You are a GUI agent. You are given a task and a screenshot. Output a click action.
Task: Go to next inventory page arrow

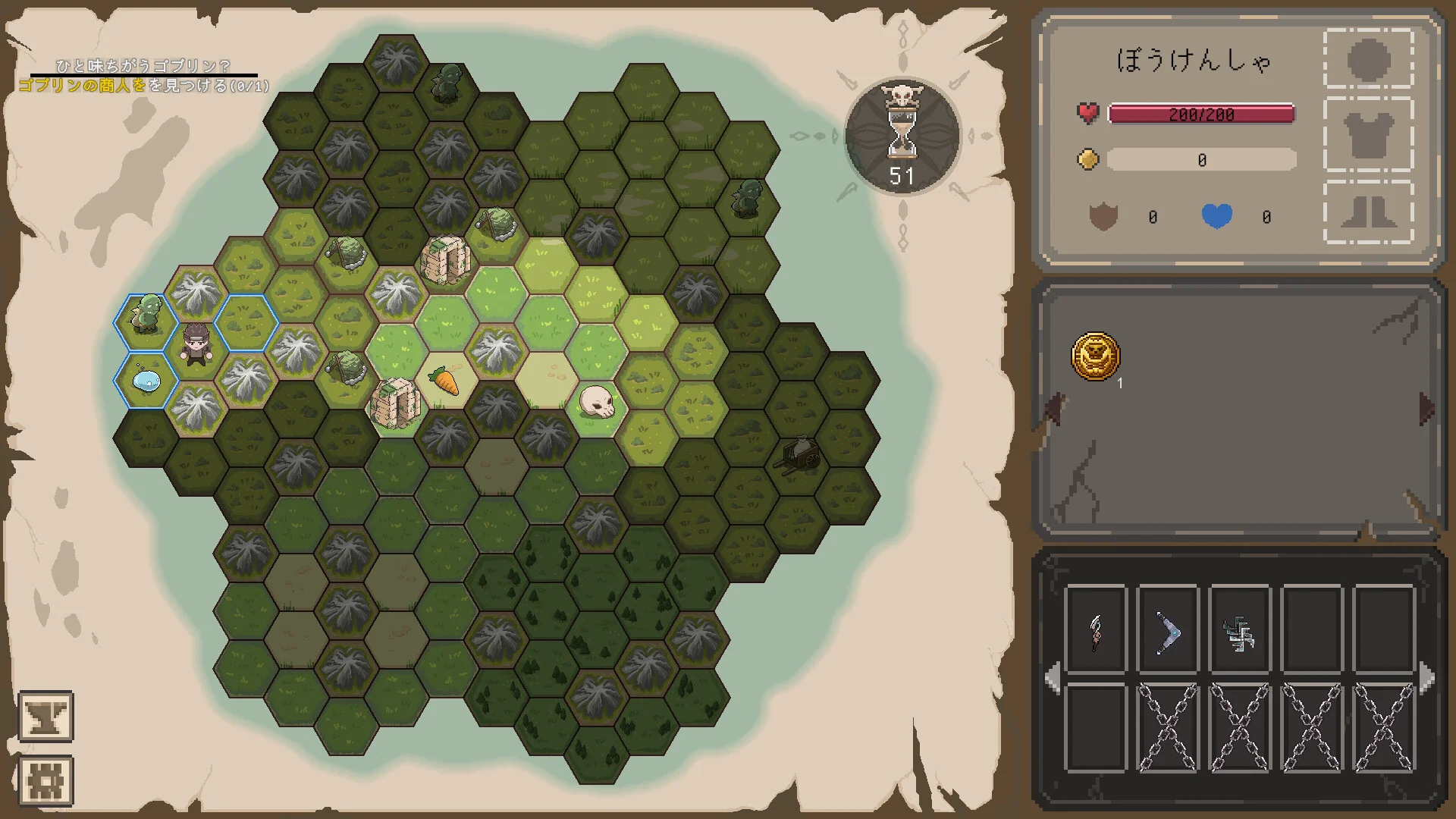pyautogui.click(x=1426, y=409)
